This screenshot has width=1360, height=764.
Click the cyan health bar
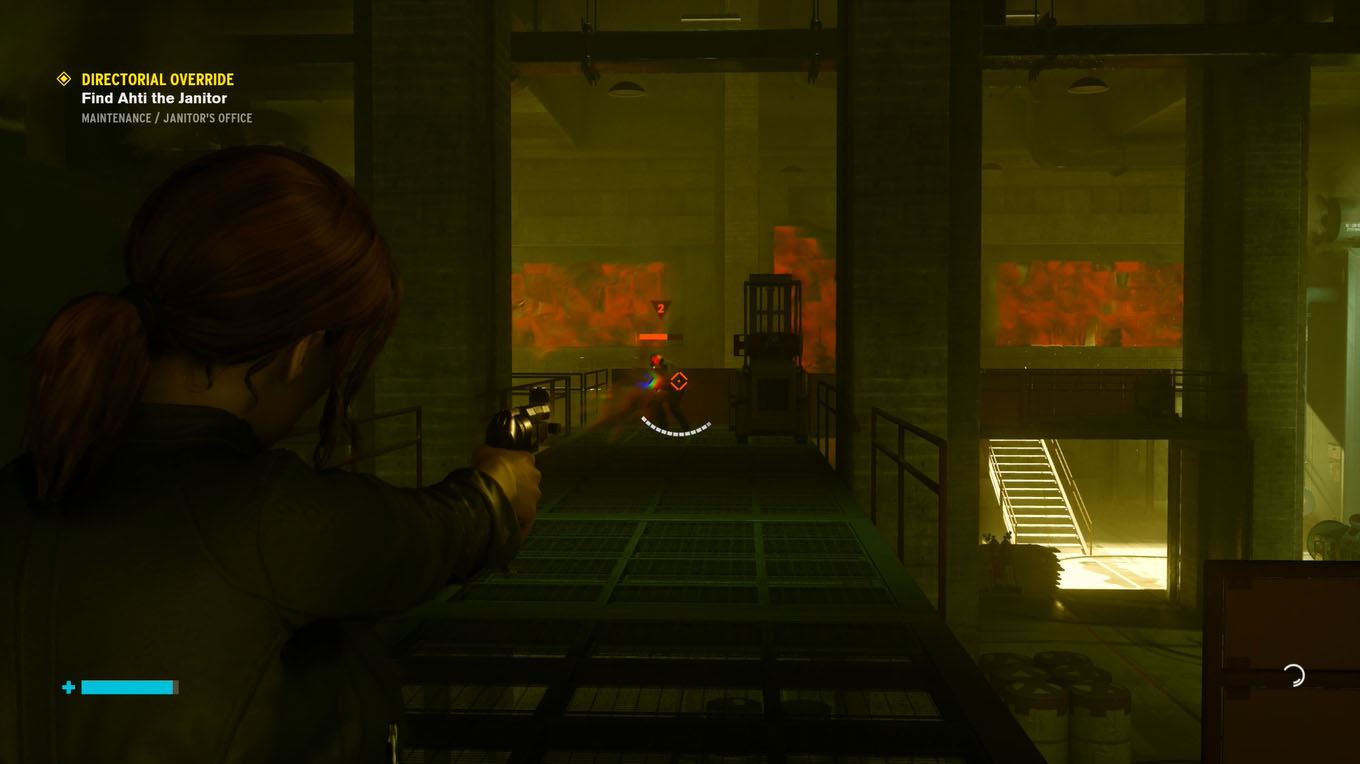pyautogui.click(x=129, y=687)
